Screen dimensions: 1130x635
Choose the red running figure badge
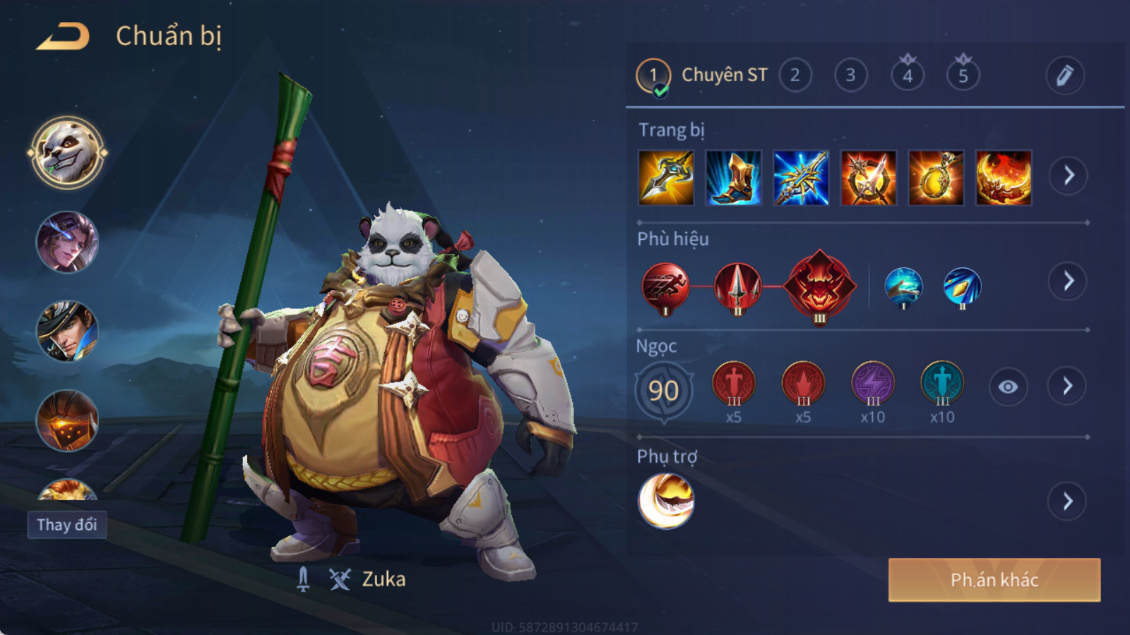click(666, 287)
